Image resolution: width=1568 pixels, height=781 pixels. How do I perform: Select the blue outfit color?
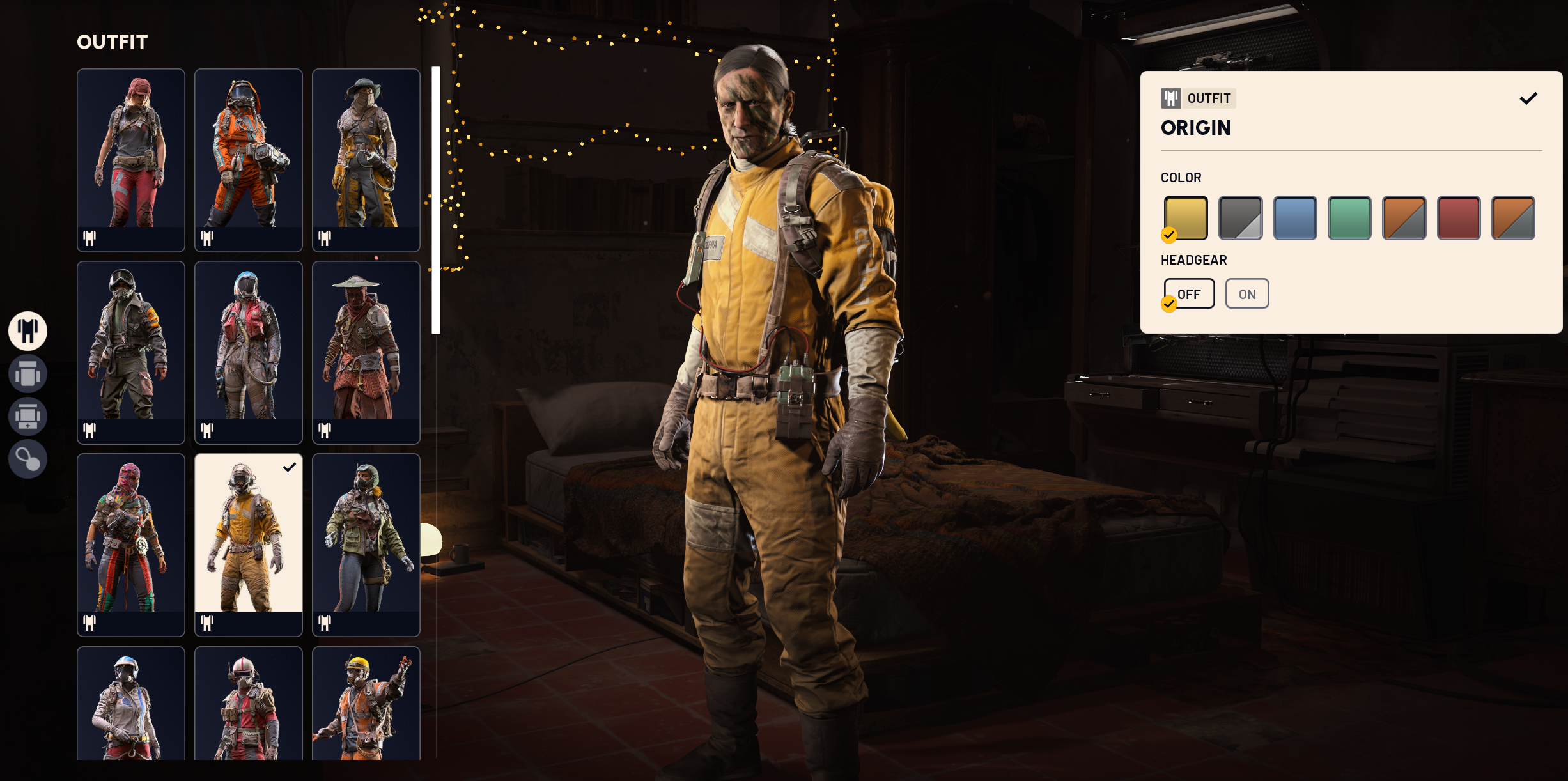coord(1295,218)
